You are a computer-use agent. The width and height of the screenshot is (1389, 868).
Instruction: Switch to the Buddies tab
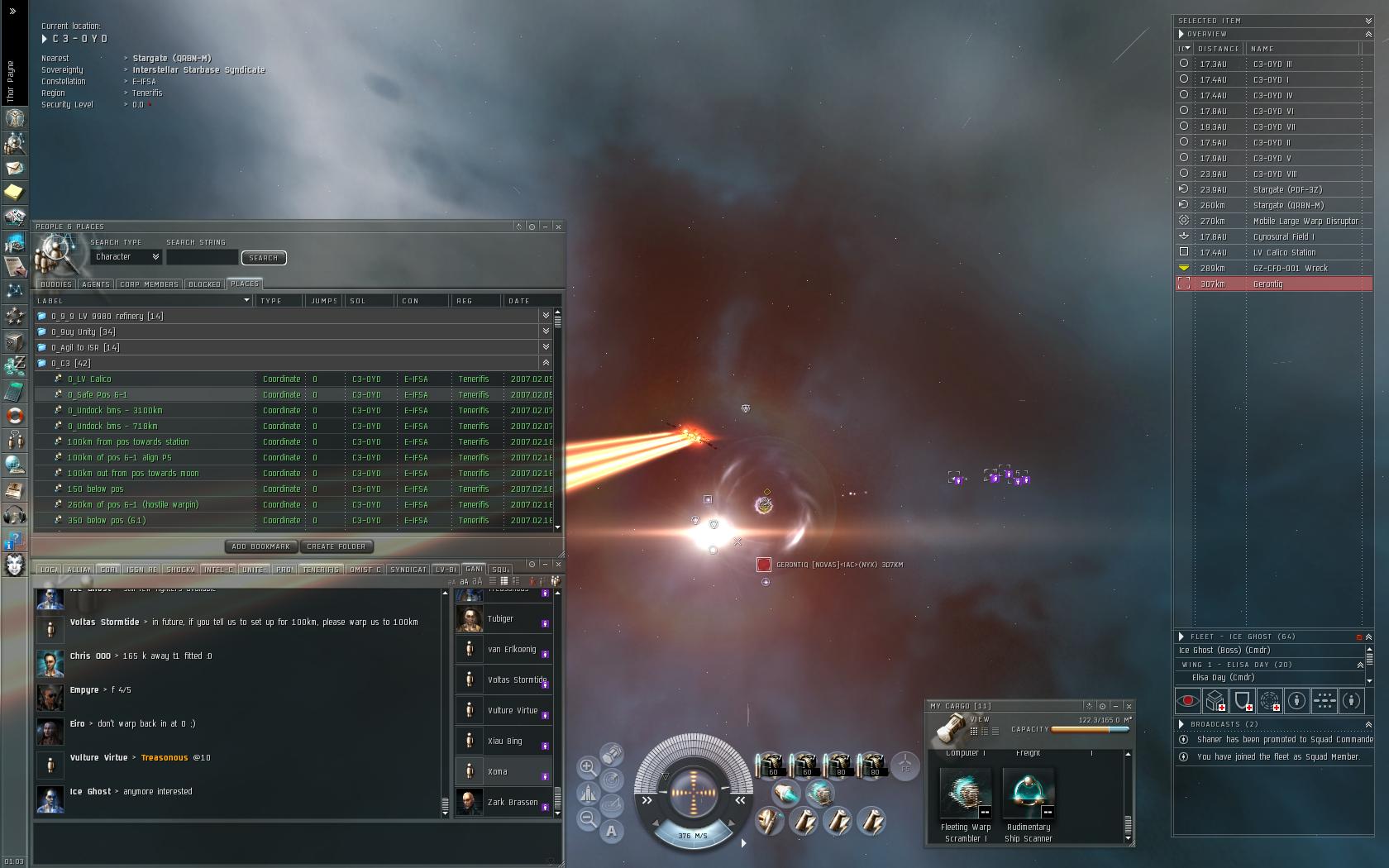[x=56, y=284]
